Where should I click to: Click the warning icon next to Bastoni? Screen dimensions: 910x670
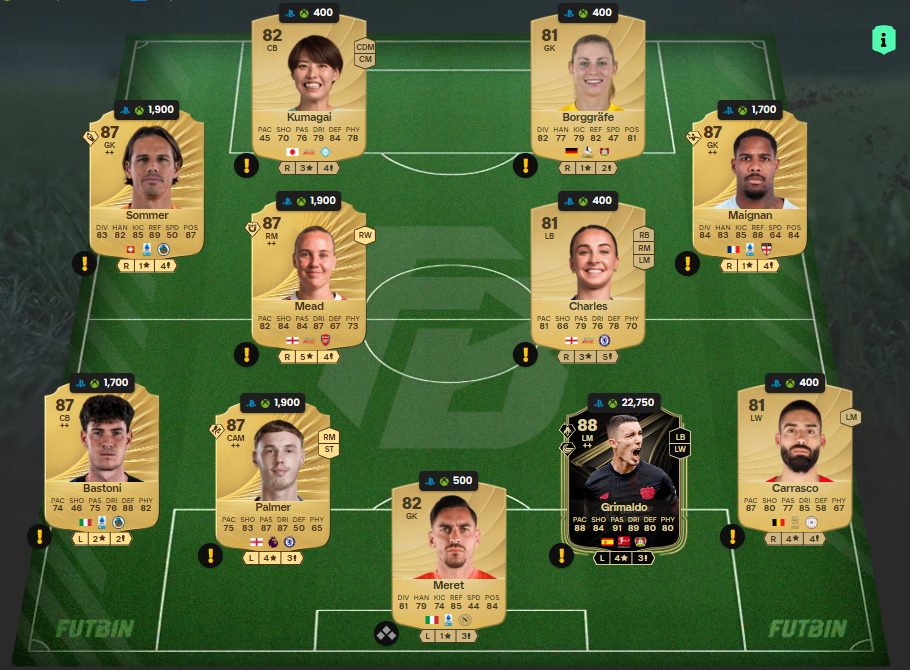pos(39,537)
